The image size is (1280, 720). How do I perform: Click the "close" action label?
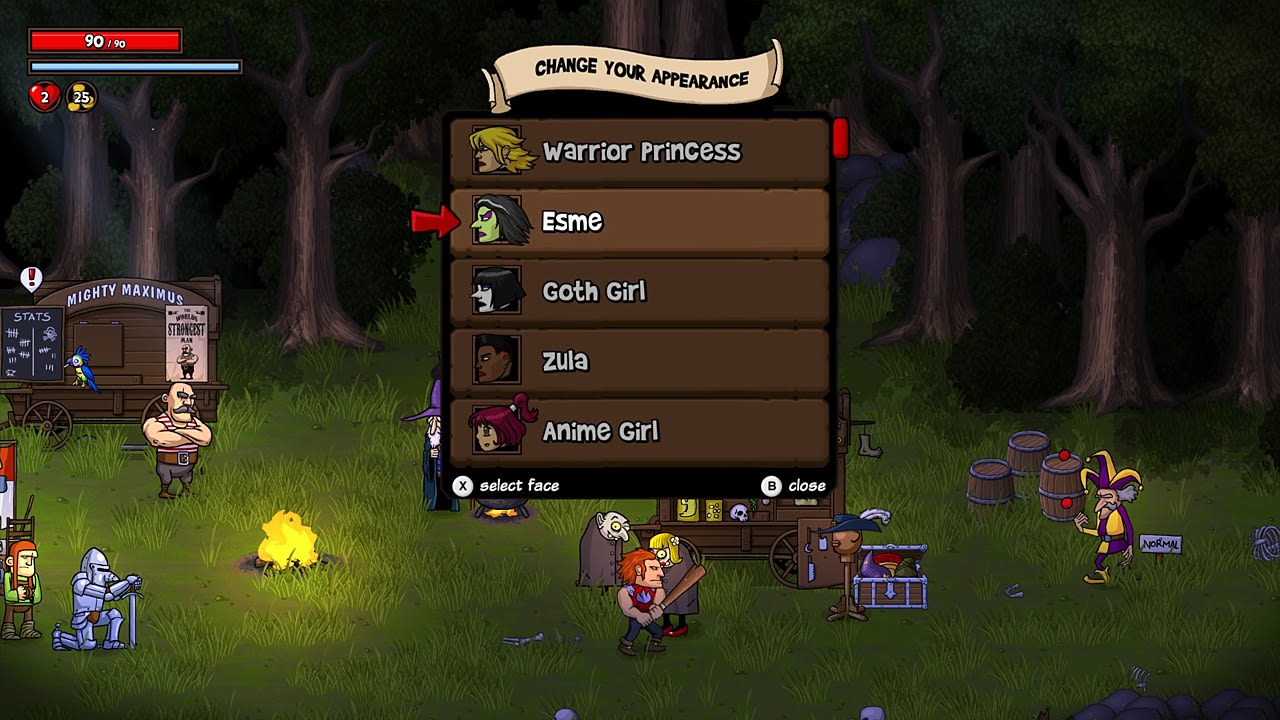point(807,485)
